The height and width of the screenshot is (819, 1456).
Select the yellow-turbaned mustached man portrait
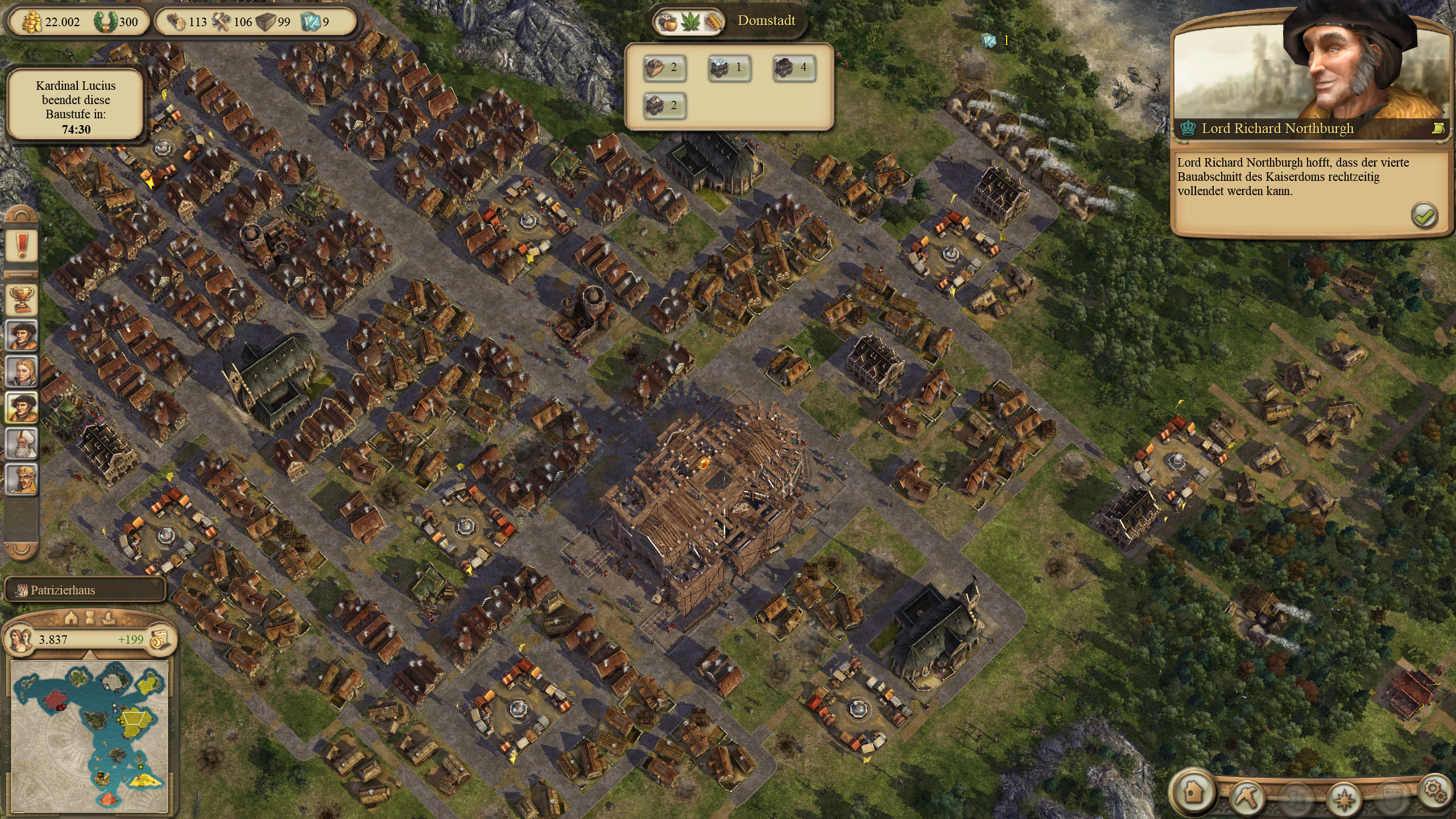click(x=22, y=479)
